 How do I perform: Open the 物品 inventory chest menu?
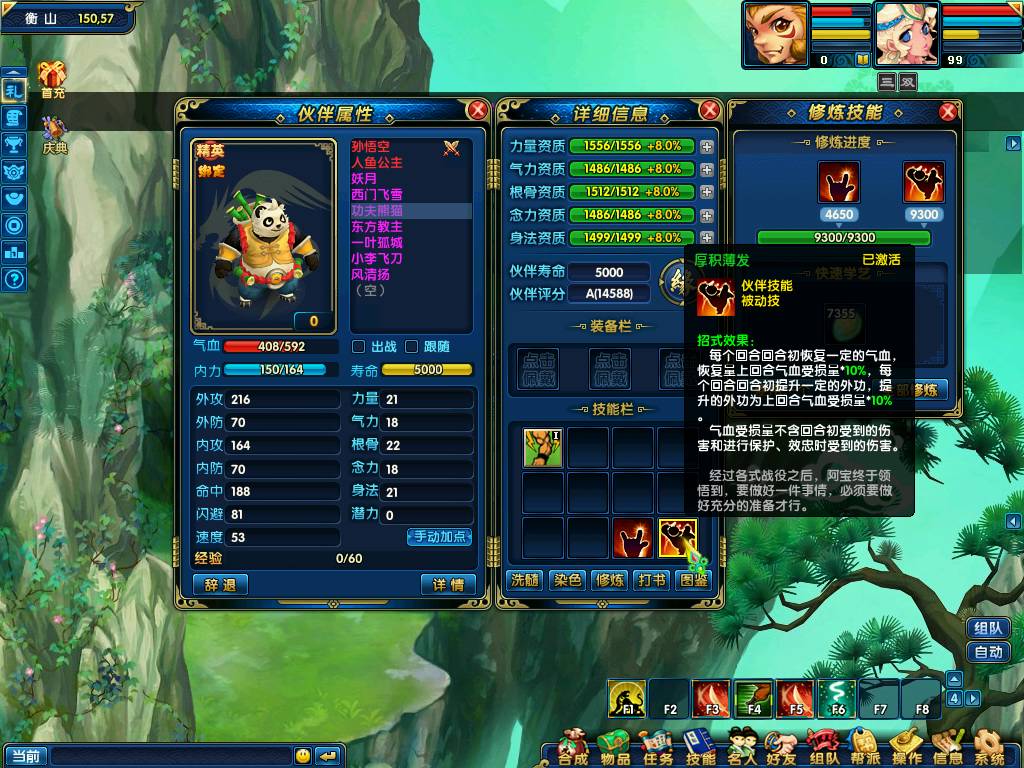[614, 747]
